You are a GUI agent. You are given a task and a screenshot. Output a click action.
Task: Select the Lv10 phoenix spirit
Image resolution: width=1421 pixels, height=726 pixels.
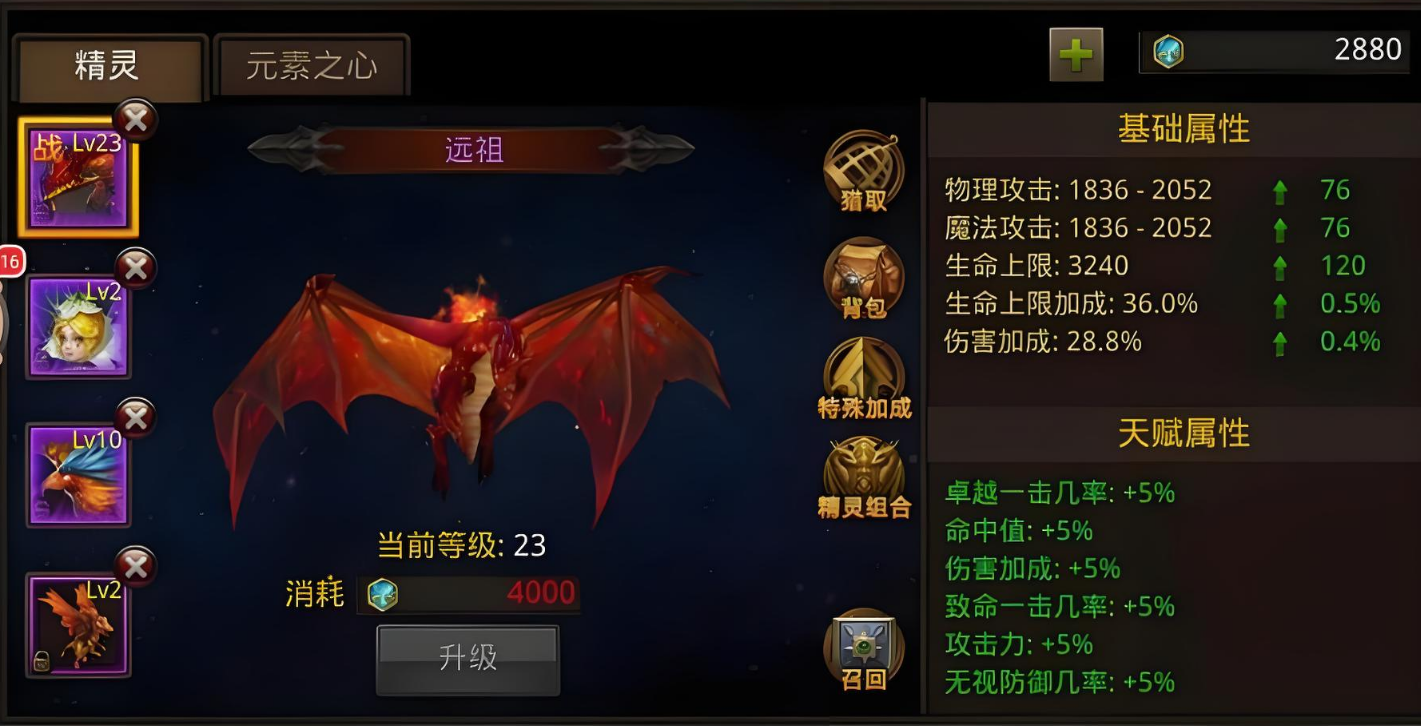(78, 474)
